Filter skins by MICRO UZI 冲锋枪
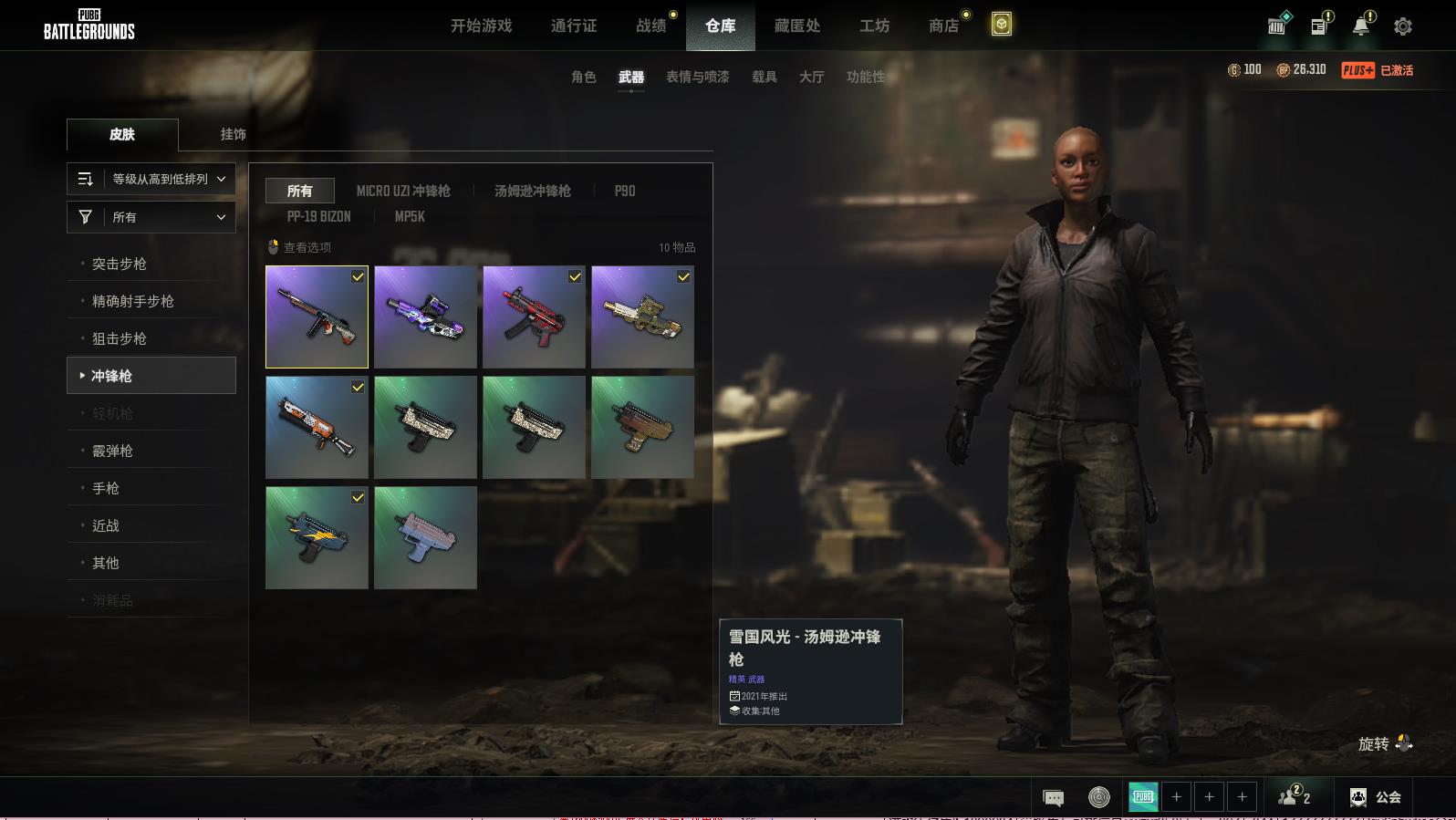The image size is (1456, 820). (x=403, y=191)
